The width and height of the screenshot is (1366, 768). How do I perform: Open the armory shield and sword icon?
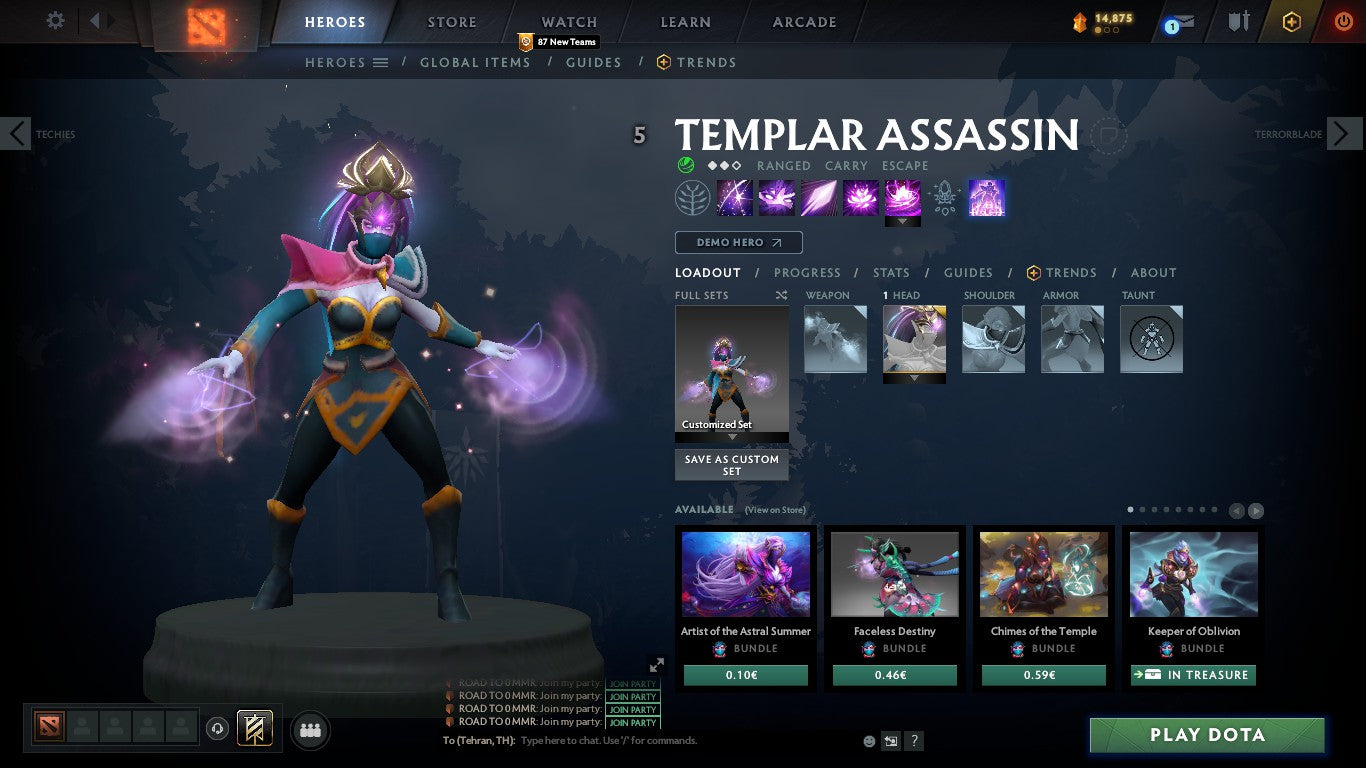(1237, 21)
